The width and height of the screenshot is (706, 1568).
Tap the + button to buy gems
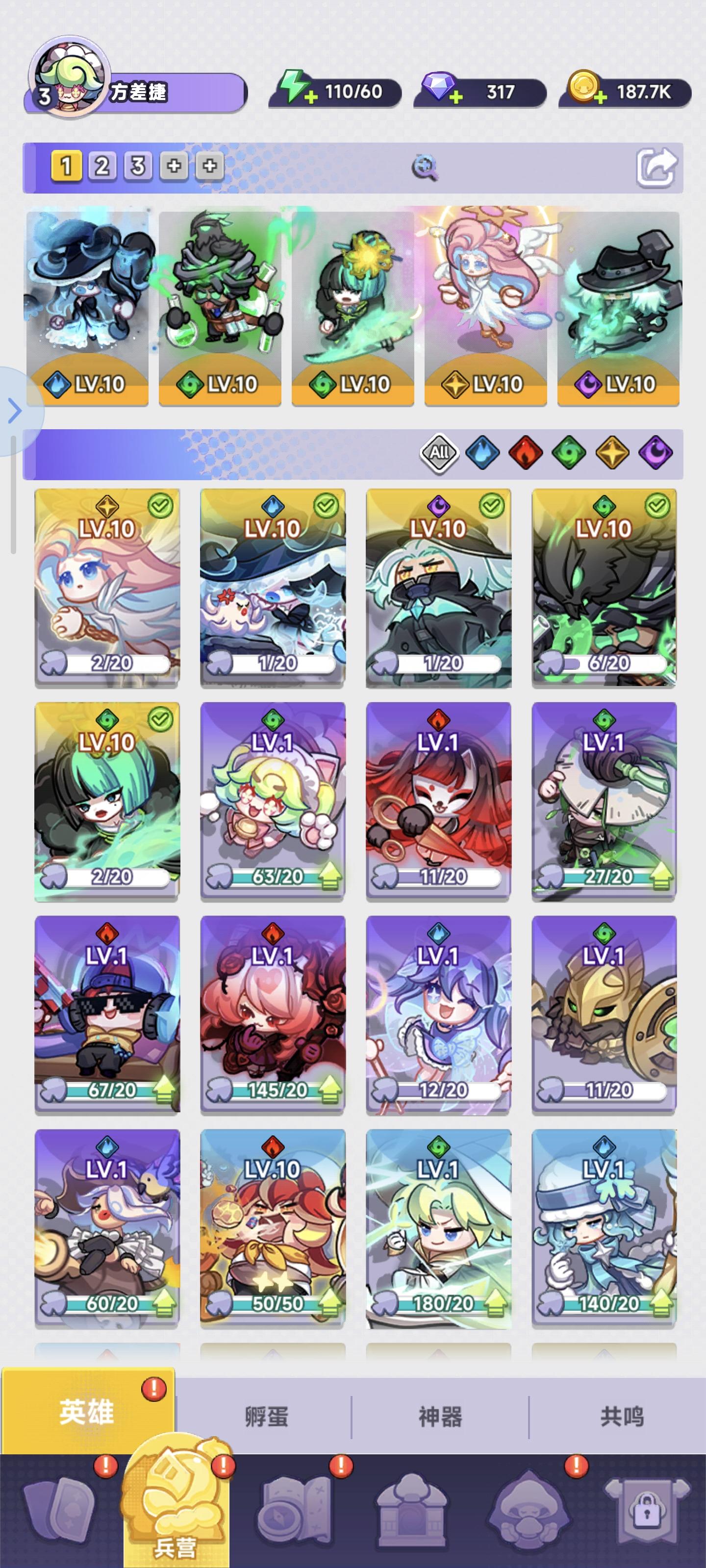(455, 96)
